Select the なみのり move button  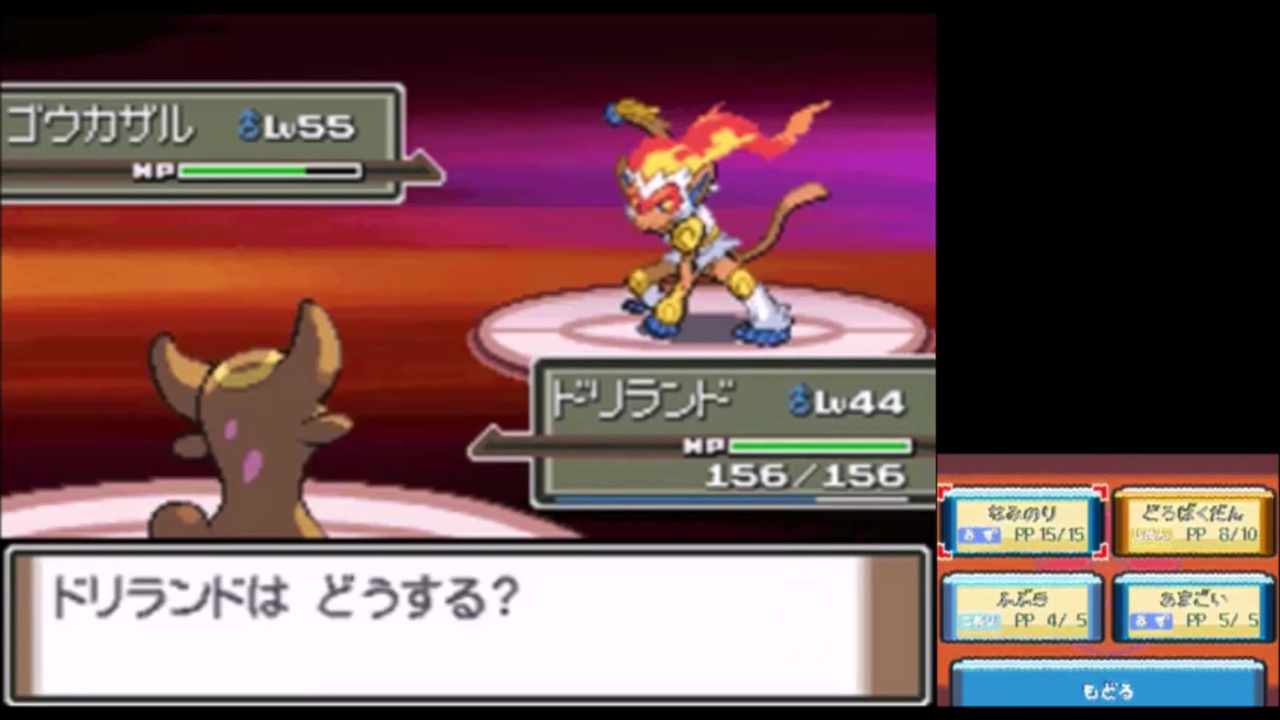pyautogui.click(x=1023, y=522)
